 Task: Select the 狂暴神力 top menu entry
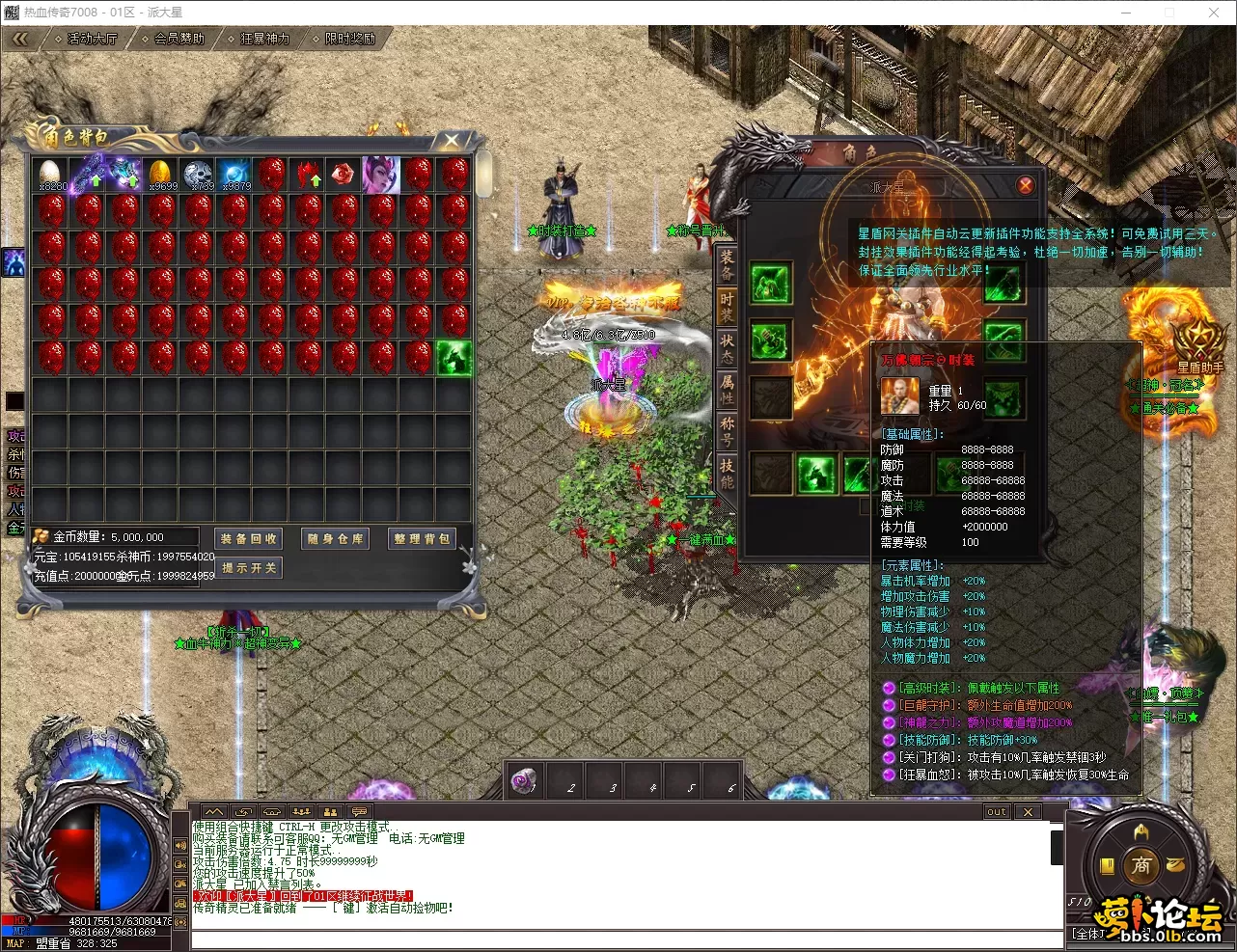pos(263,39)
